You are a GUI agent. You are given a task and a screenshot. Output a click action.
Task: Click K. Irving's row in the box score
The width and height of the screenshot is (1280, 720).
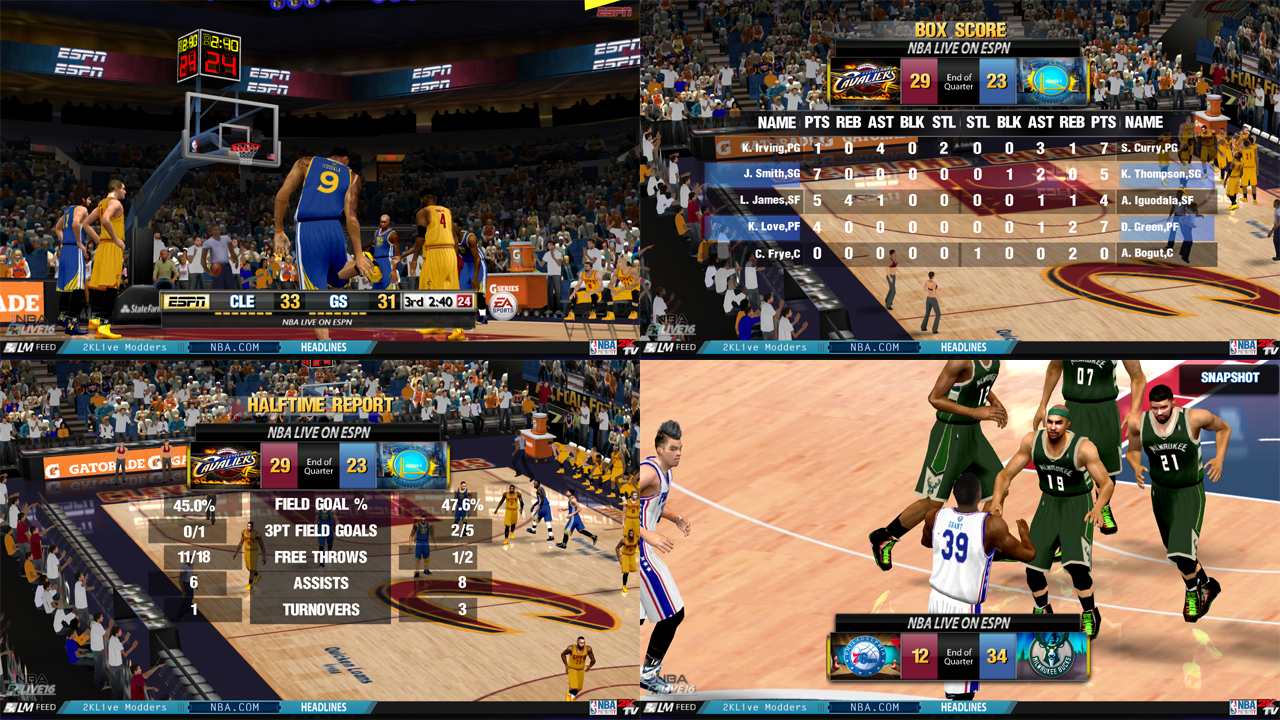point(770,147)
